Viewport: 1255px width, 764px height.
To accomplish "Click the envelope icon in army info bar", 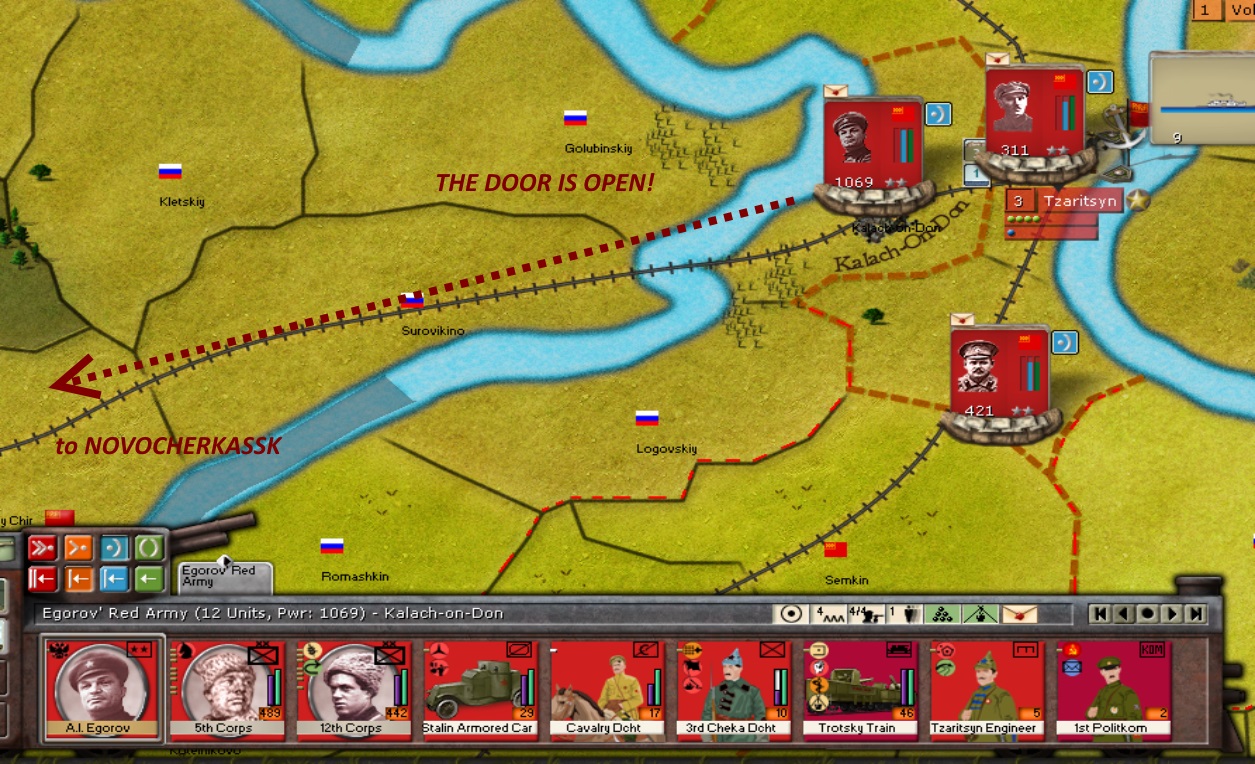I will 1019,614.
